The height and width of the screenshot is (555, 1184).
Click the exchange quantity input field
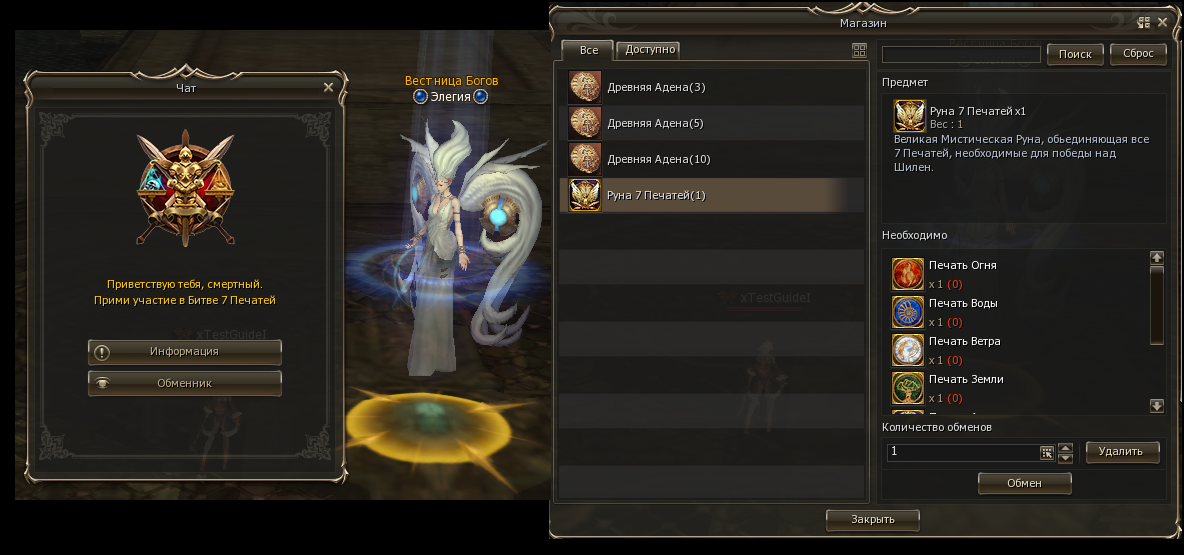point(962,452)
